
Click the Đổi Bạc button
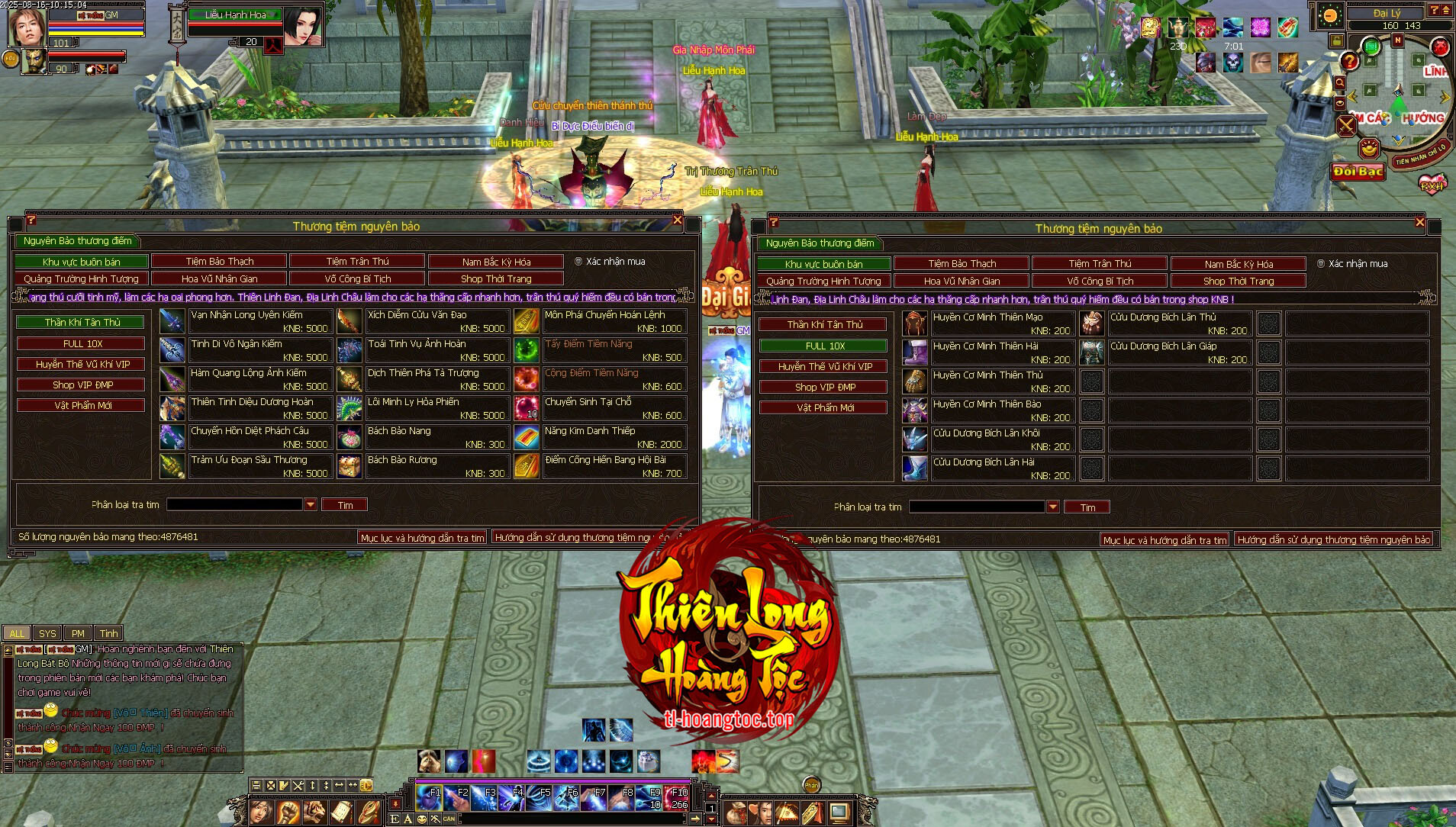(1358, 172)
